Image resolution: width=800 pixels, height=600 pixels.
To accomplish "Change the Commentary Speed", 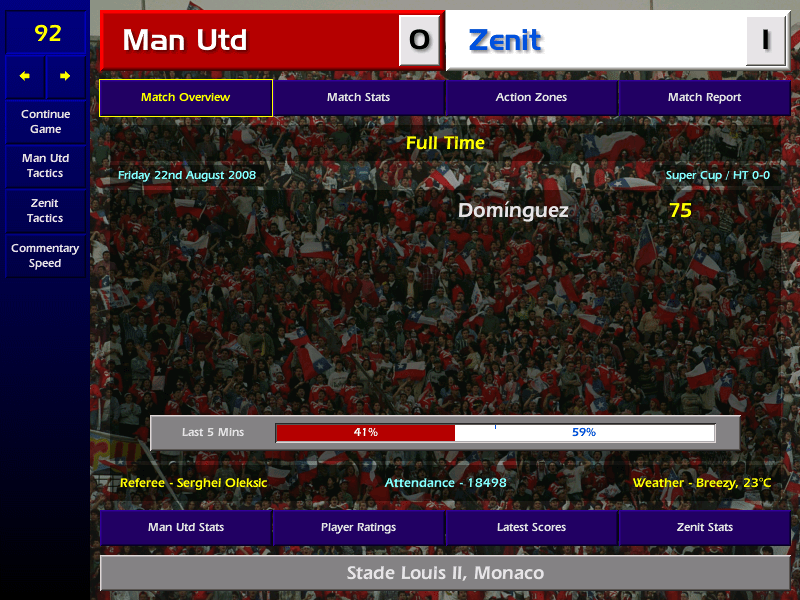I will [x=45, y=256].
